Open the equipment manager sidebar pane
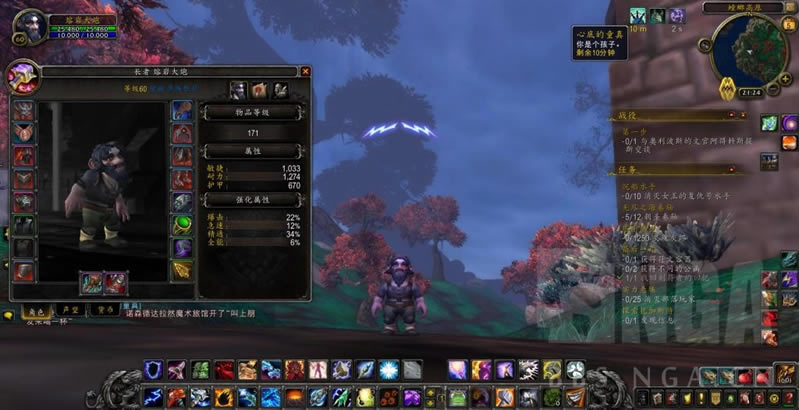799x410 pixels. (278, 90)
